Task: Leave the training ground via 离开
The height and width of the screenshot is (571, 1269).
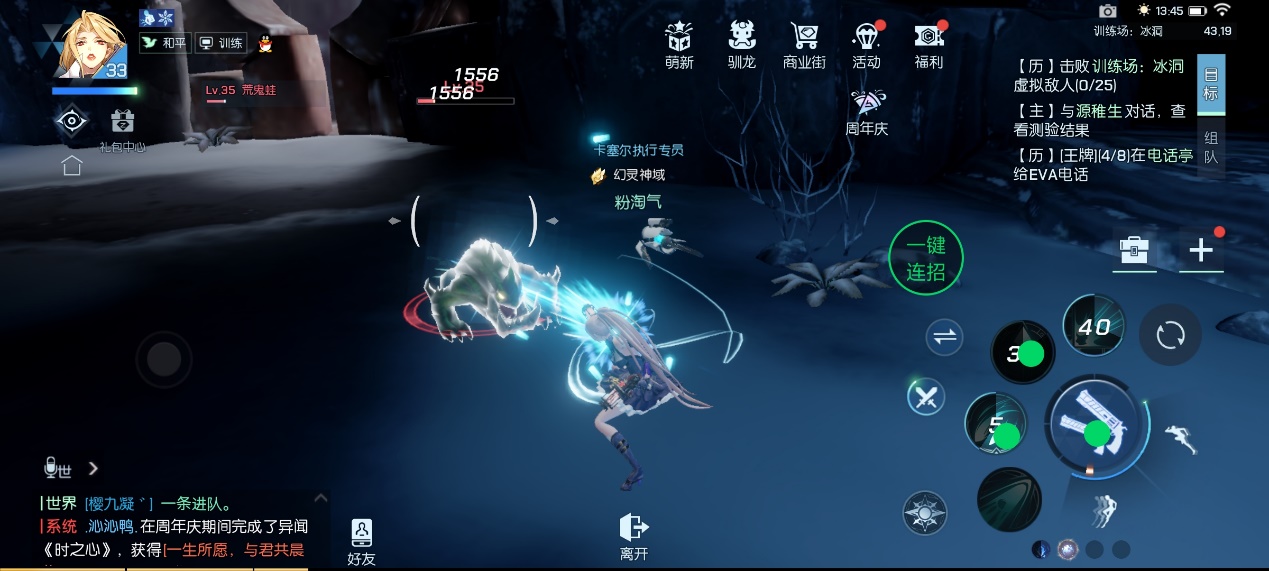Action: [x=634, y=537]
